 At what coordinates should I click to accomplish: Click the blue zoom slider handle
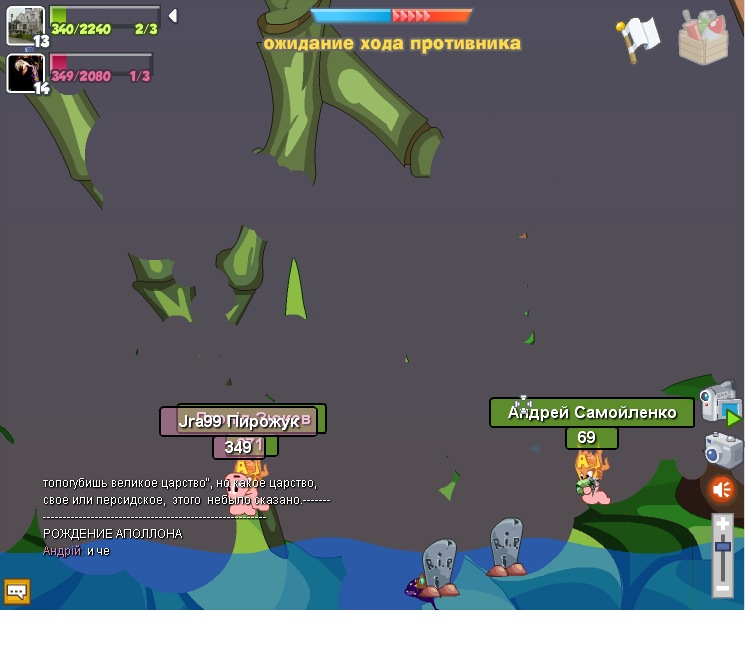click(x=722, y=546)
